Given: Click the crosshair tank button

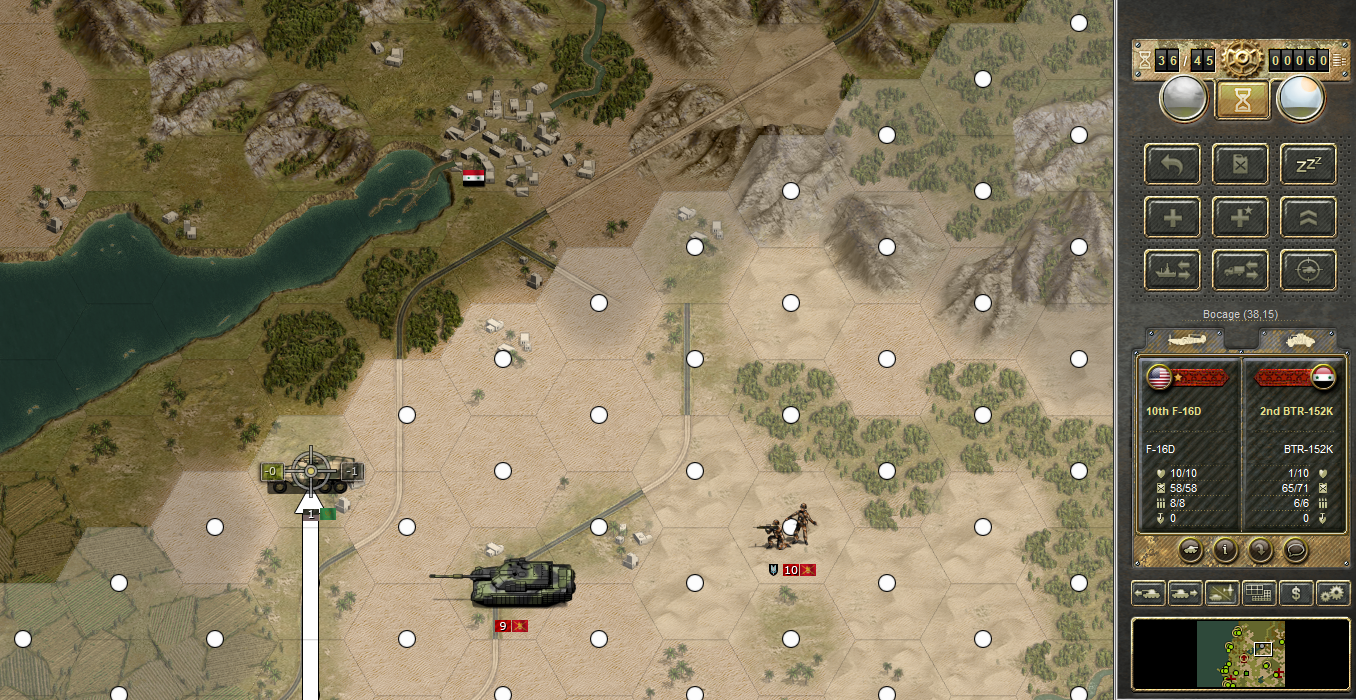Looking at the screenshot, I should (x=1308, y=270).
